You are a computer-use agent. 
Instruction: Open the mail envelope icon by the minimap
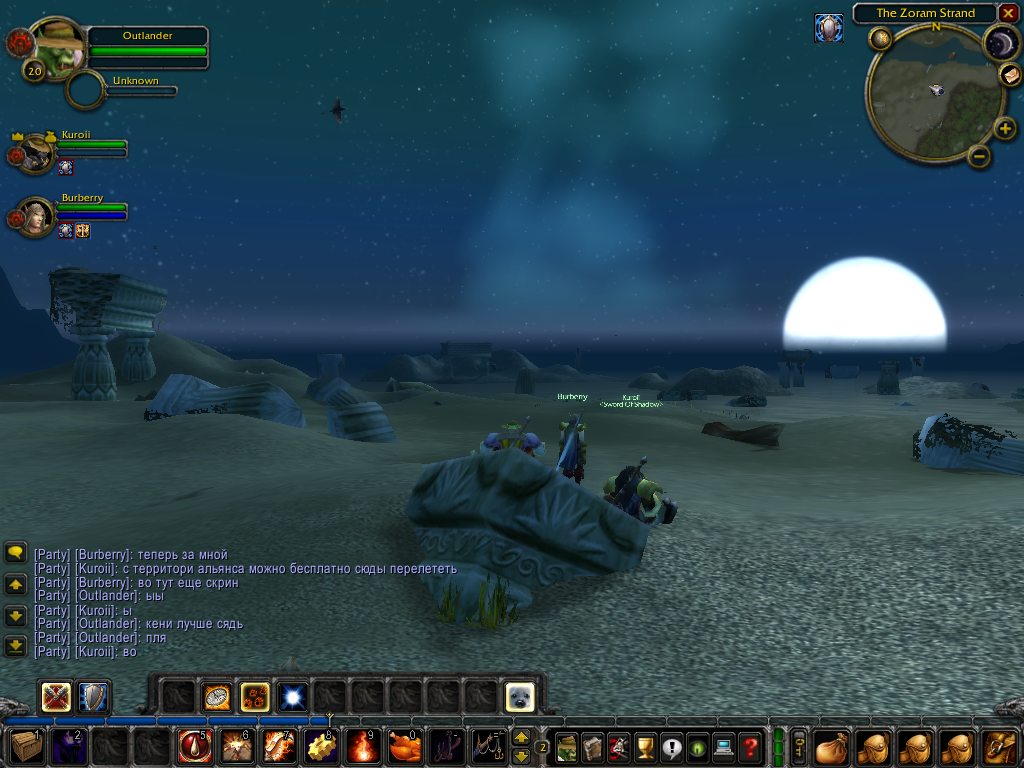tap(828, 28)
